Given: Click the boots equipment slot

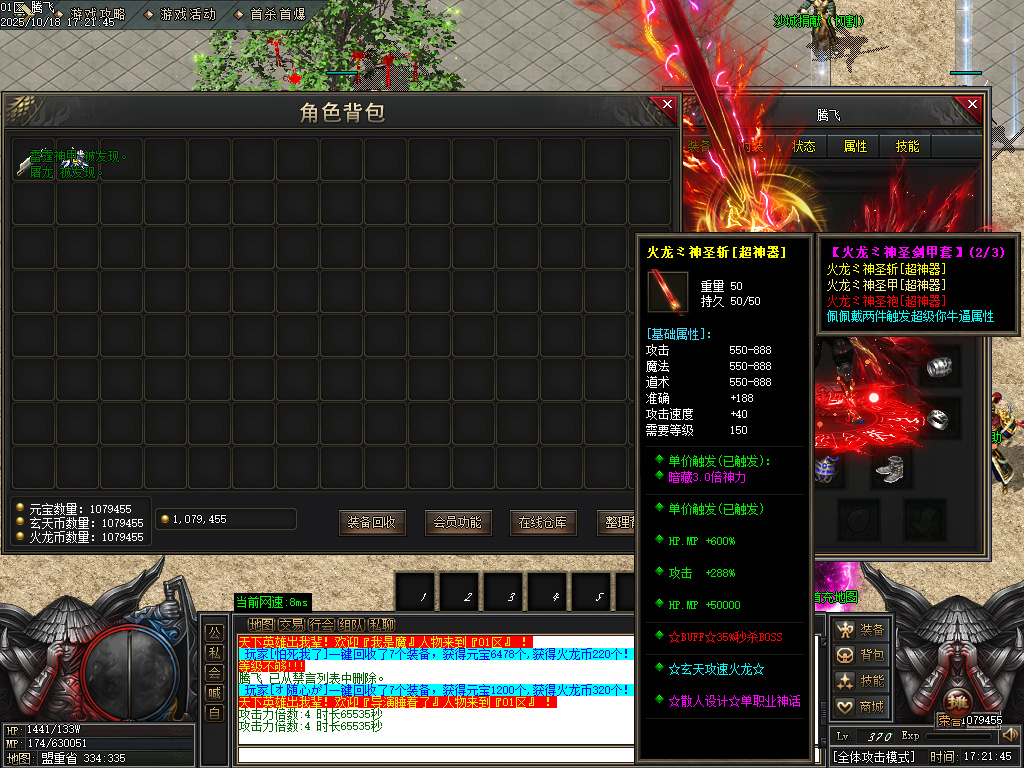Looking at the screenshot, I should (x=889, y=468).
